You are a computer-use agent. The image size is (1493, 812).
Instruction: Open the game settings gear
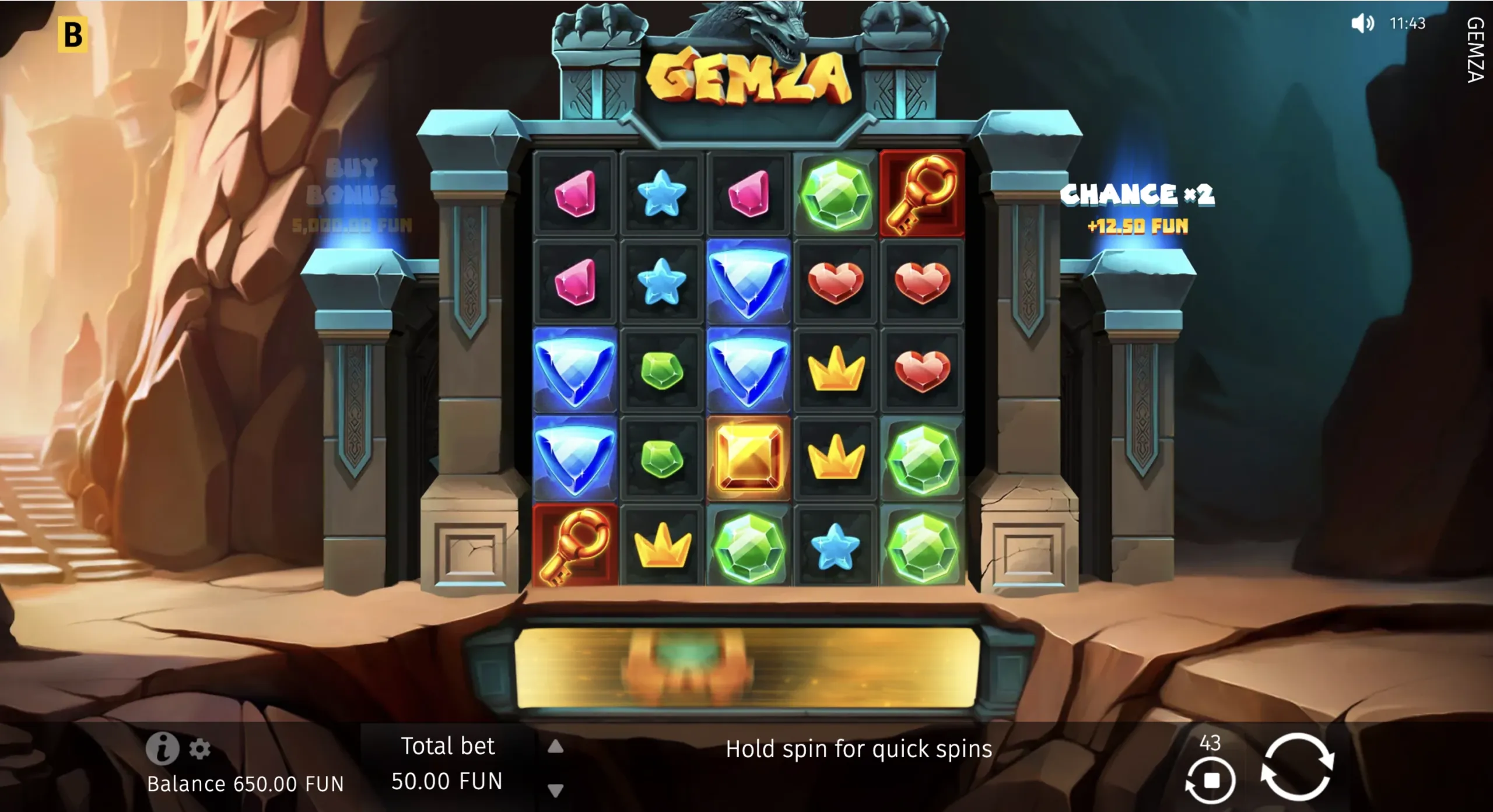[200, 749]
